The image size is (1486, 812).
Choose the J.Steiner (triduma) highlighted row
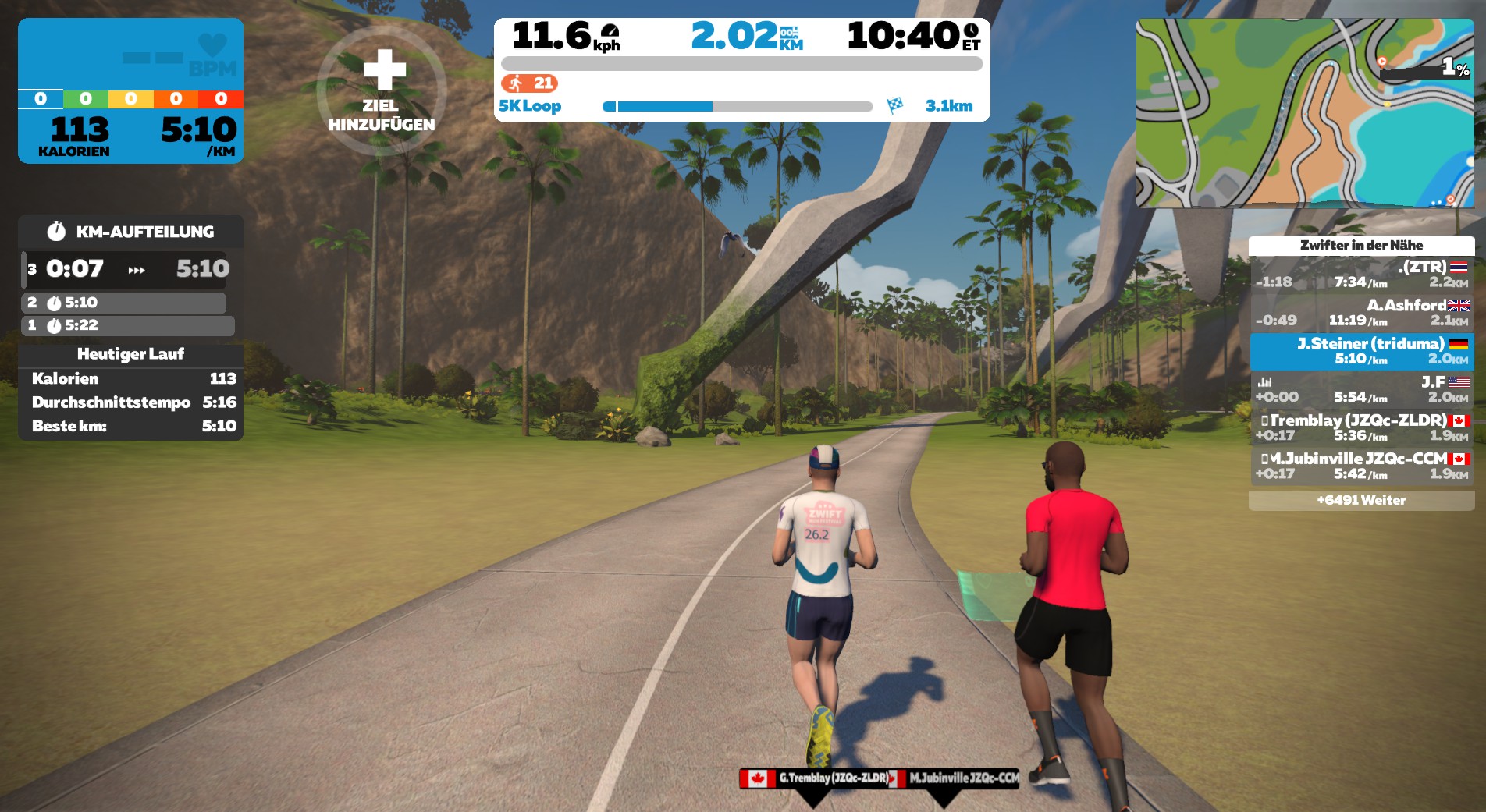(x=1361, y=351)
